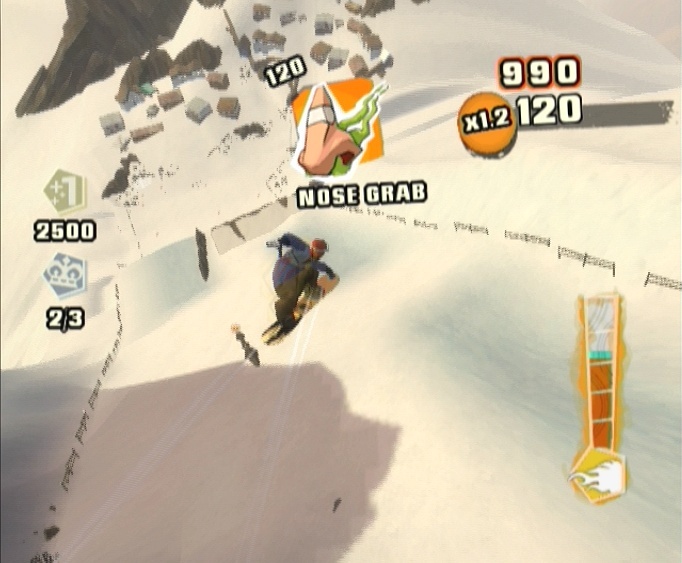Click the orange x1.2 multiplier badge
Viewport: 682px width, 563px height.
pyautogui.click(x=486, y=118)
